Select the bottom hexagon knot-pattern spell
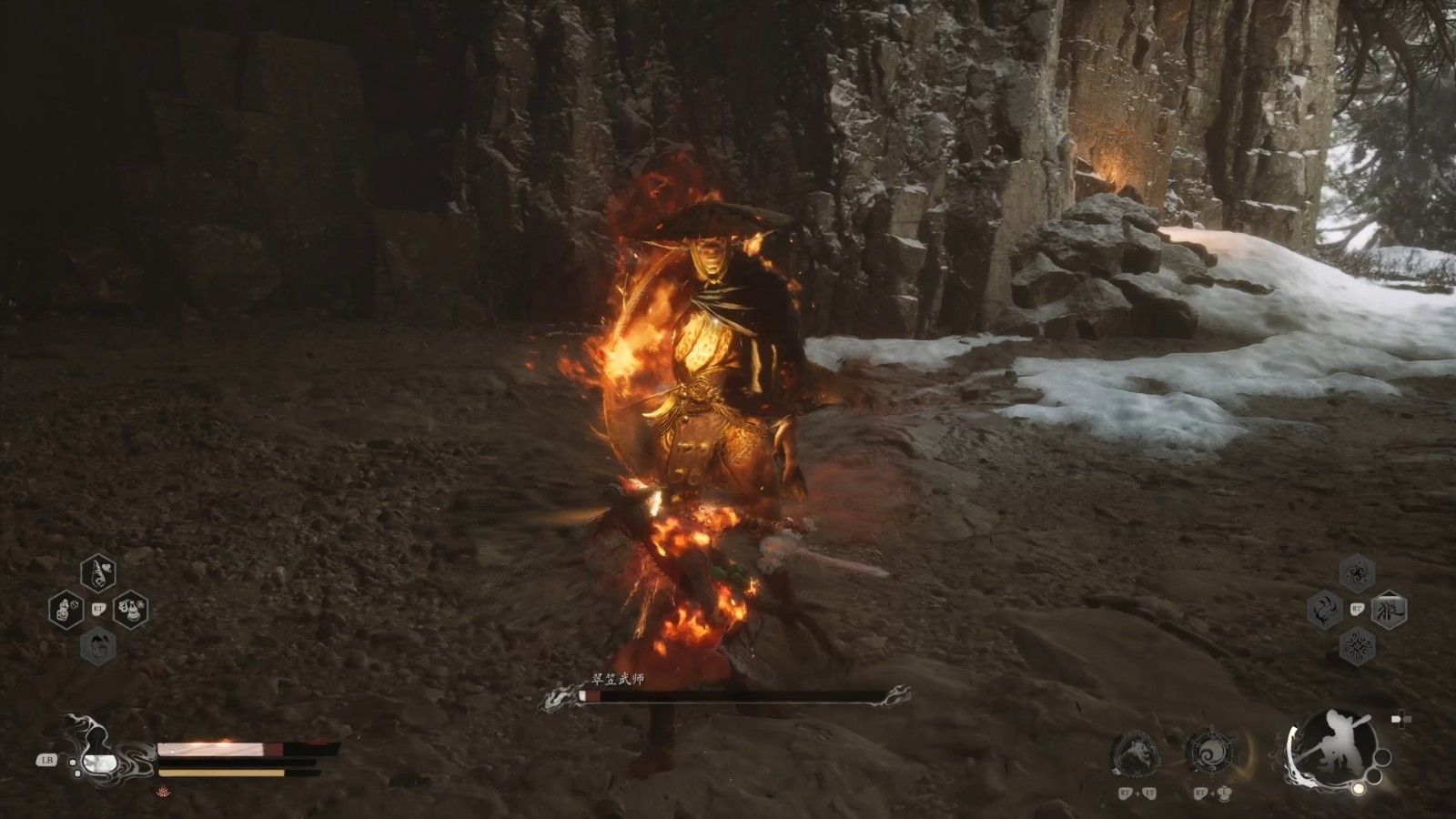The height and width of the screenshot is (819, 1456). 1357,645
